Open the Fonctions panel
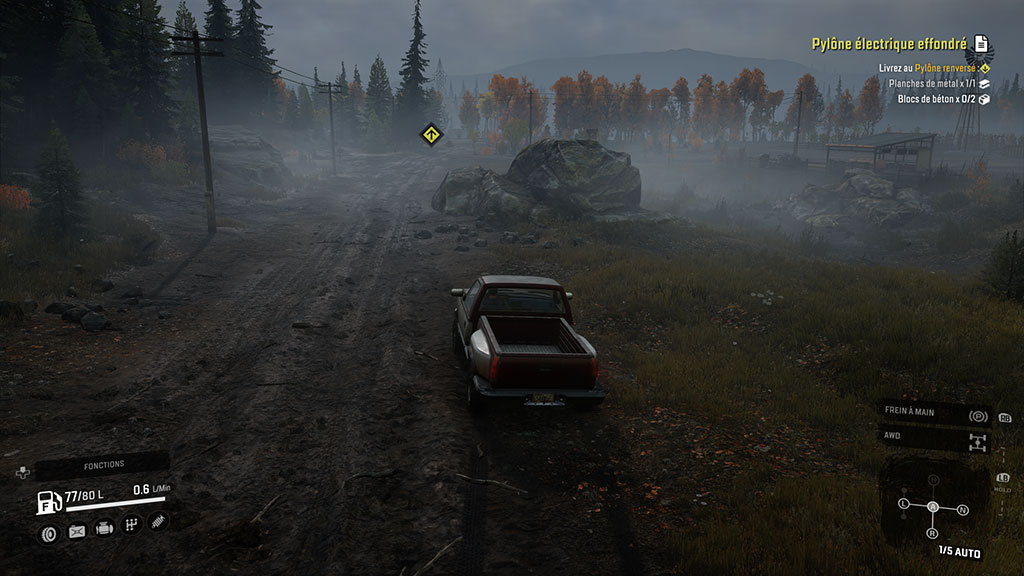1024x576 pixels. tap(103, 465)
